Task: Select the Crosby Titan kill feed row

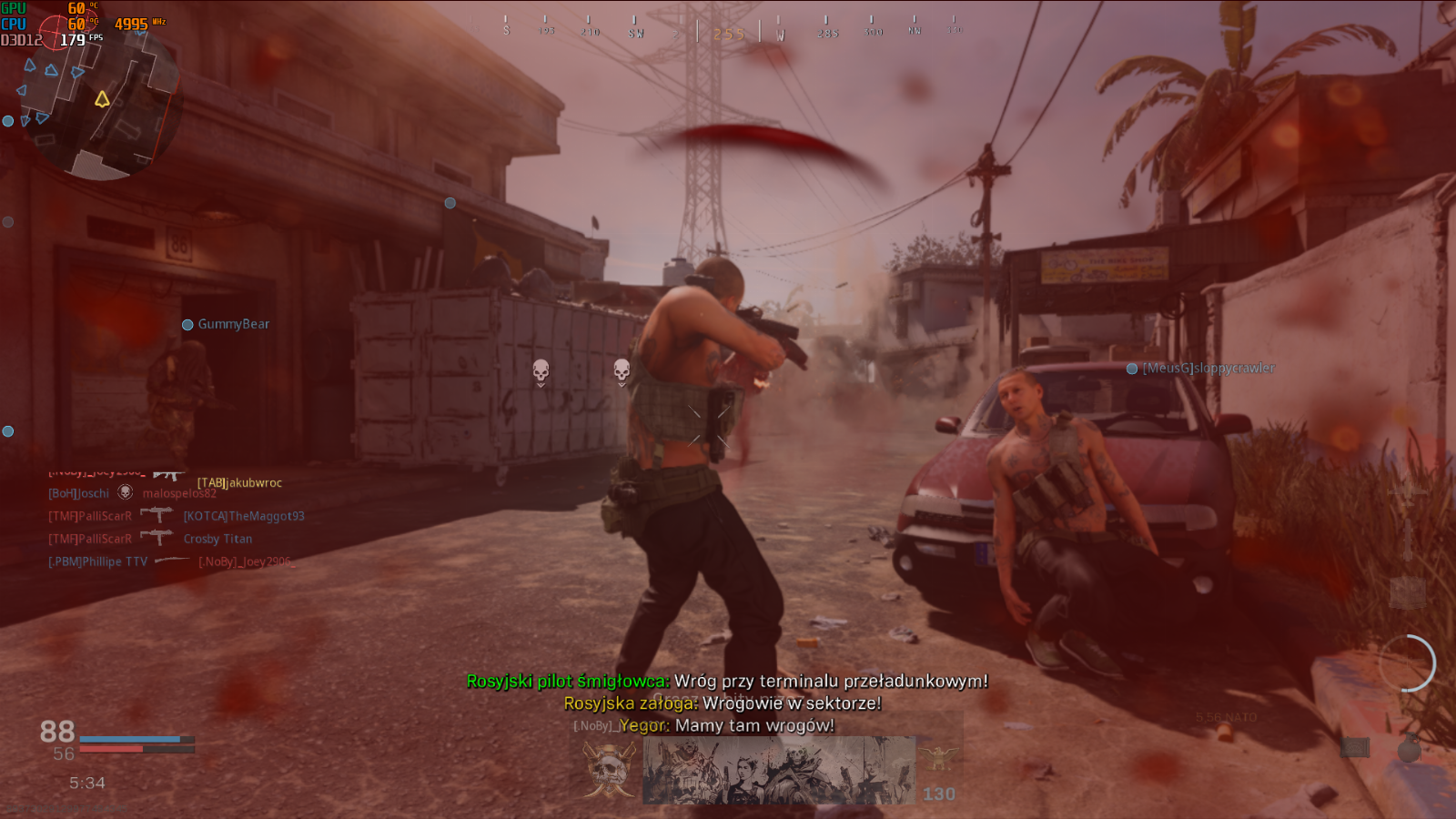Action: [x=150, y=539]
